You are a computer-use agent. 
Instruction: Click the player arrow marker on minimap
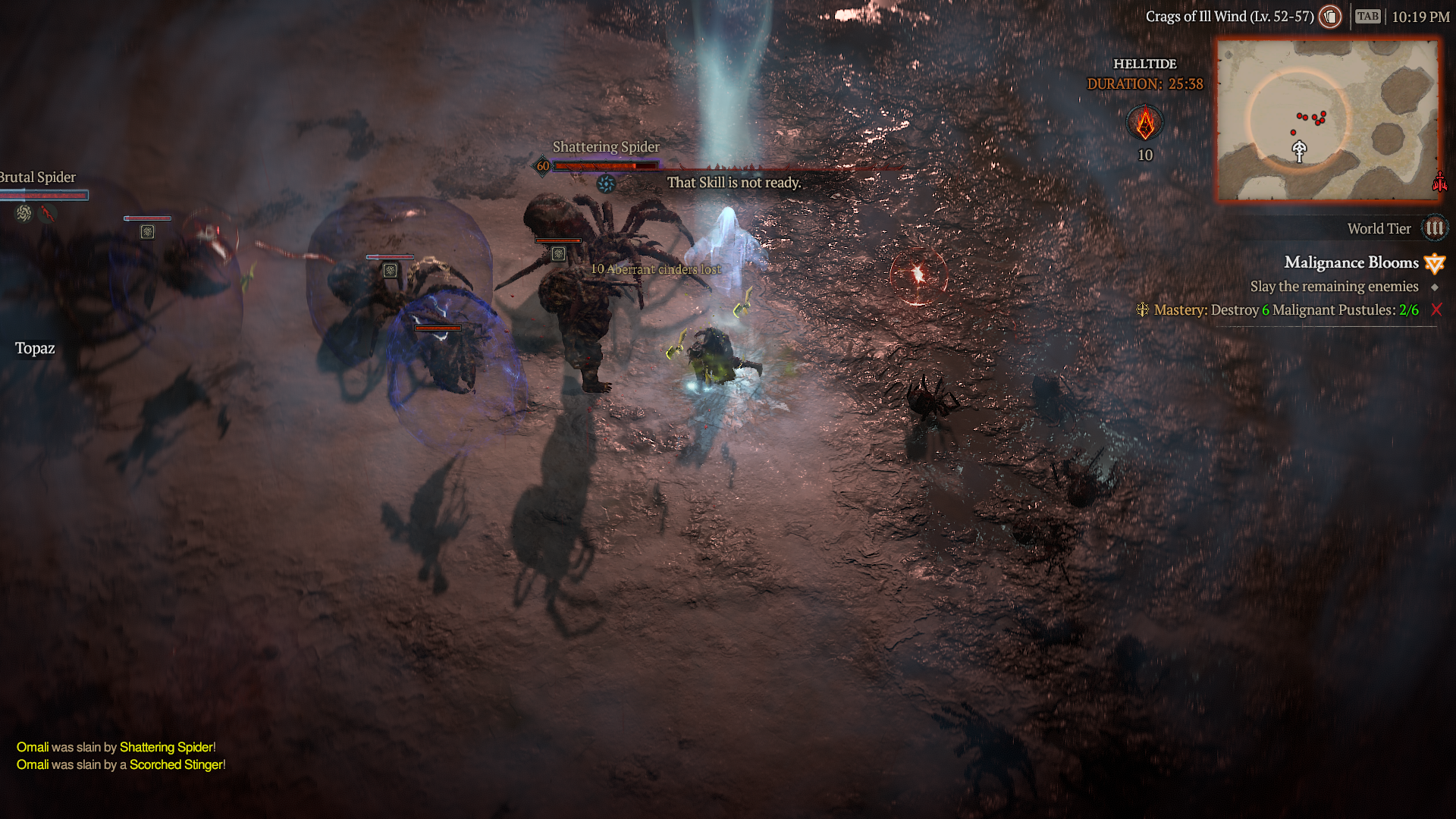tap(1299, 151)
